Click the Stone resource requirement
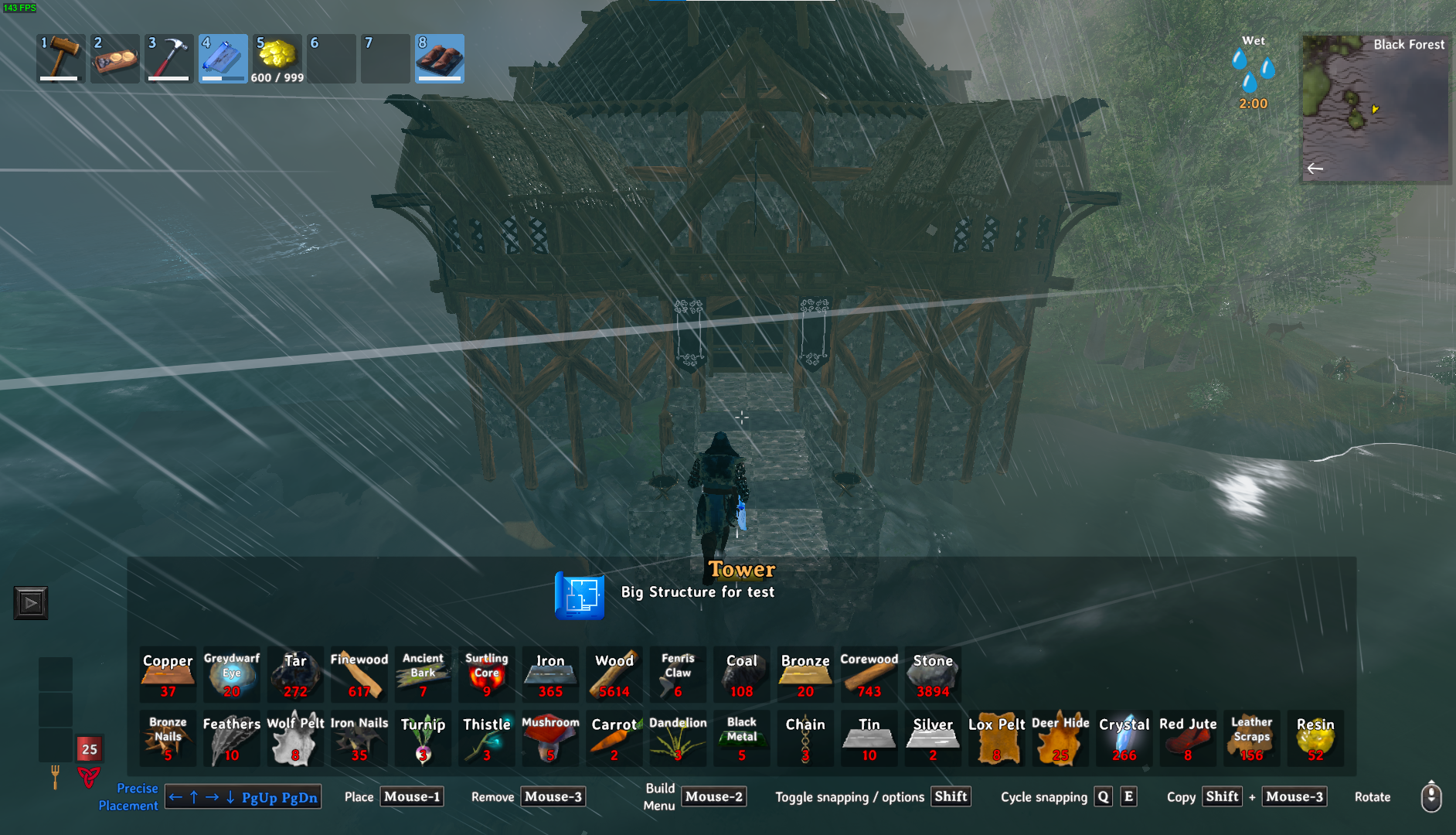The image size is (1456, 835). pos(933,674)
